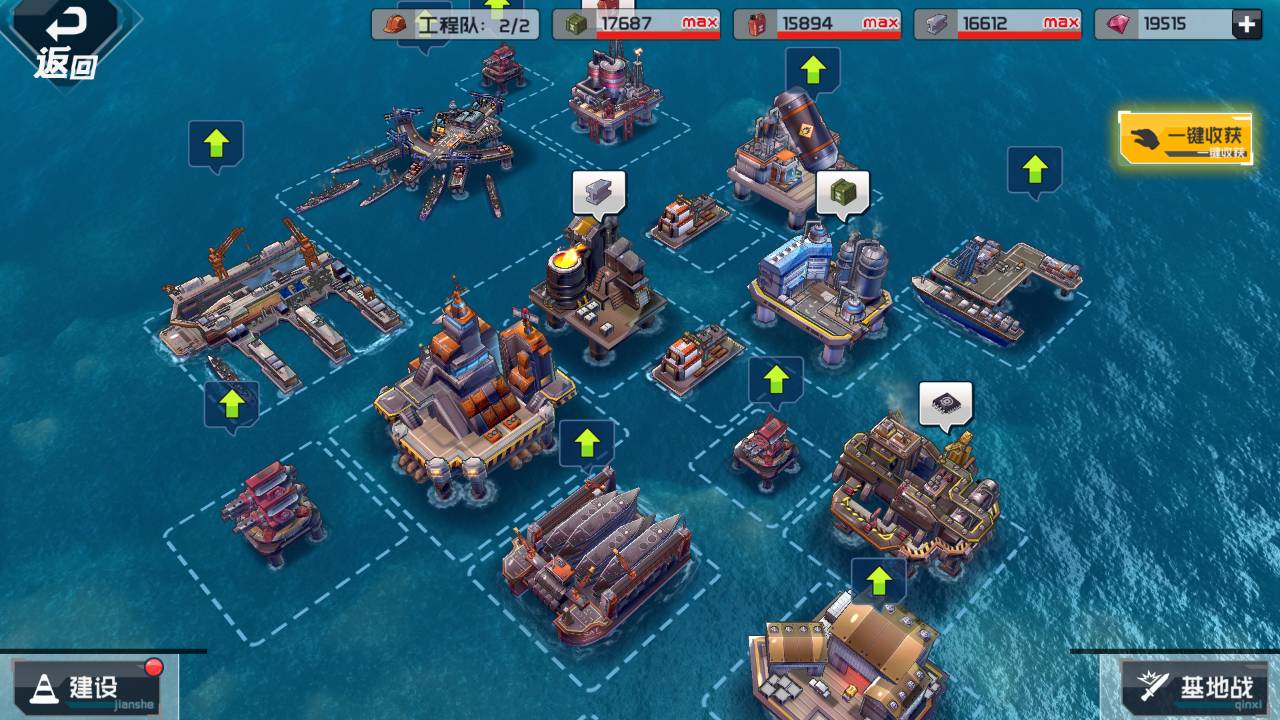Add gems with the plus button
Viewport: 1280px width, 720px height.
coord(1246,25)
